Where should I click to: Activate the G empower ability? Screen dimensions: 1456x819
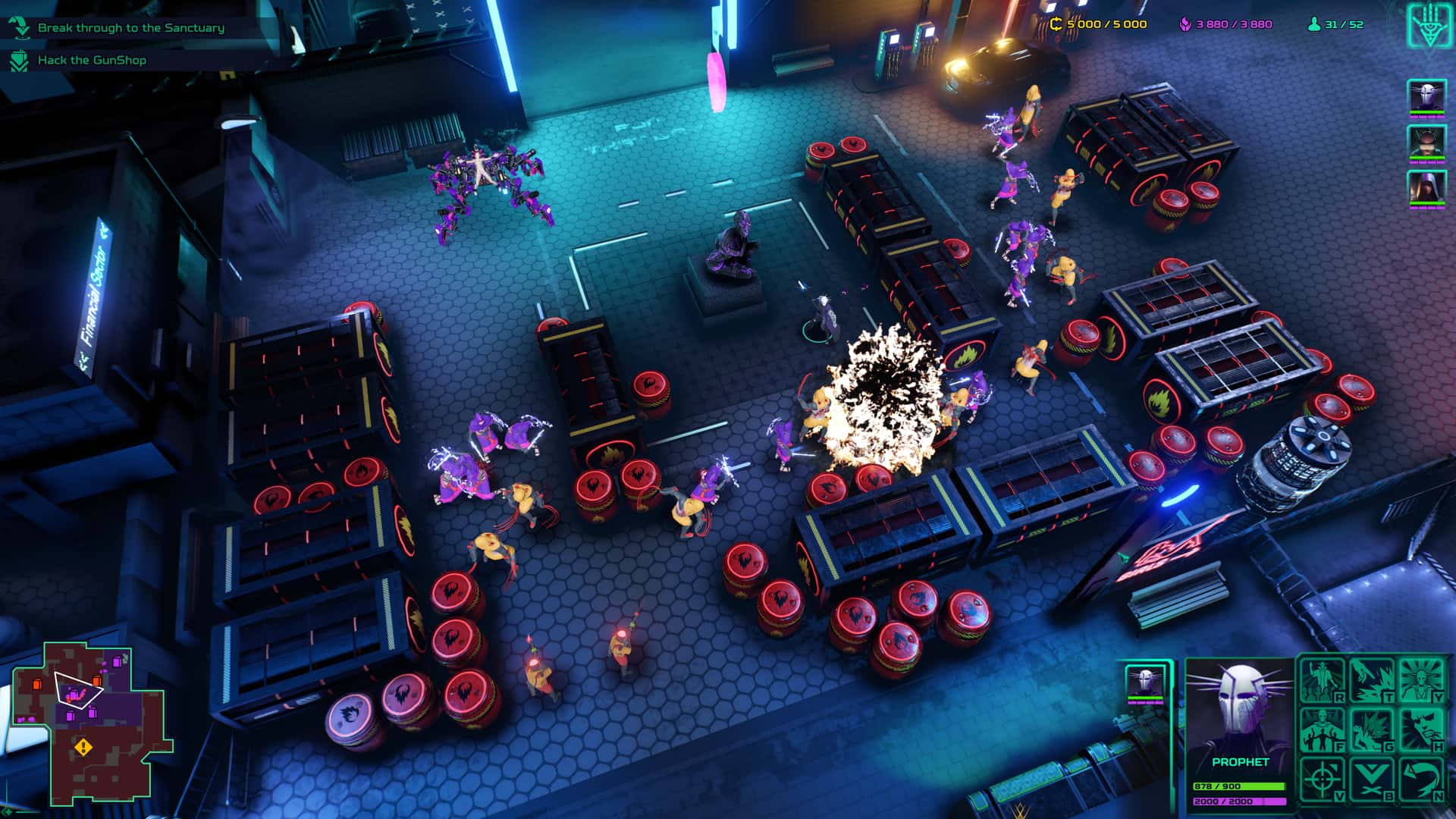pos(1372,729)
